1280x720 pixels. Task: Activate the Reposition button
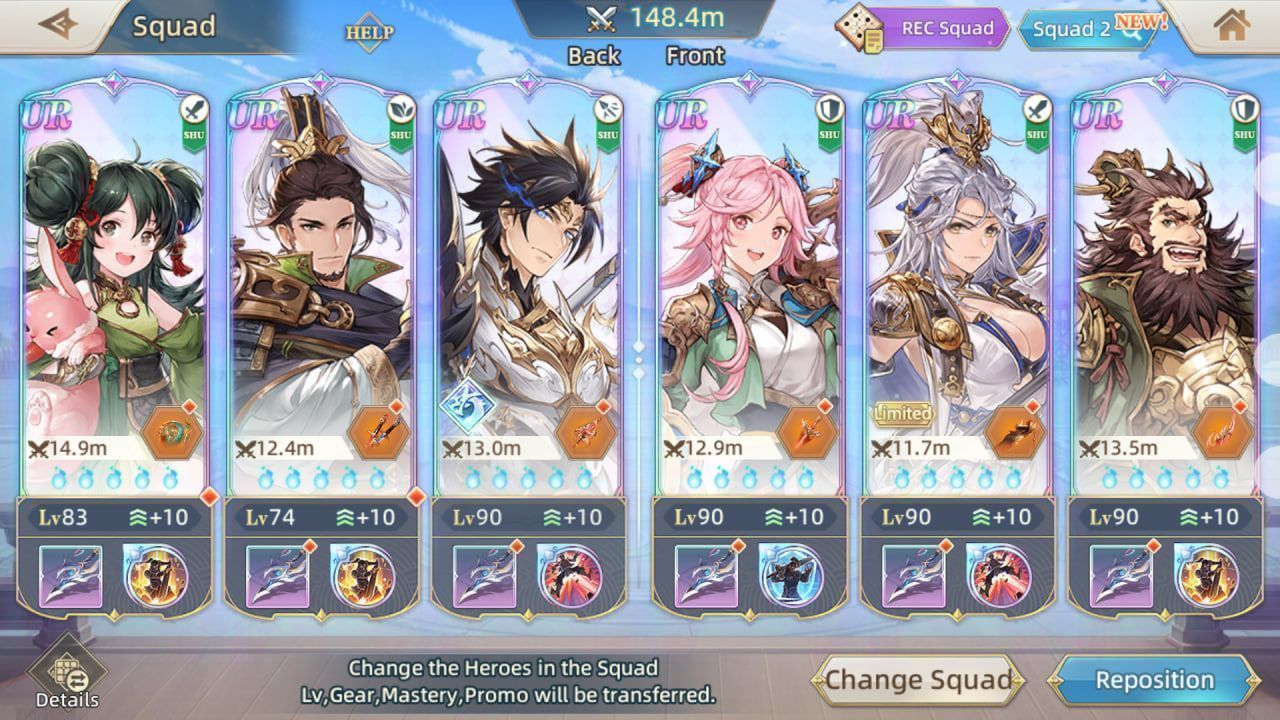click(x=1155, y=681)
